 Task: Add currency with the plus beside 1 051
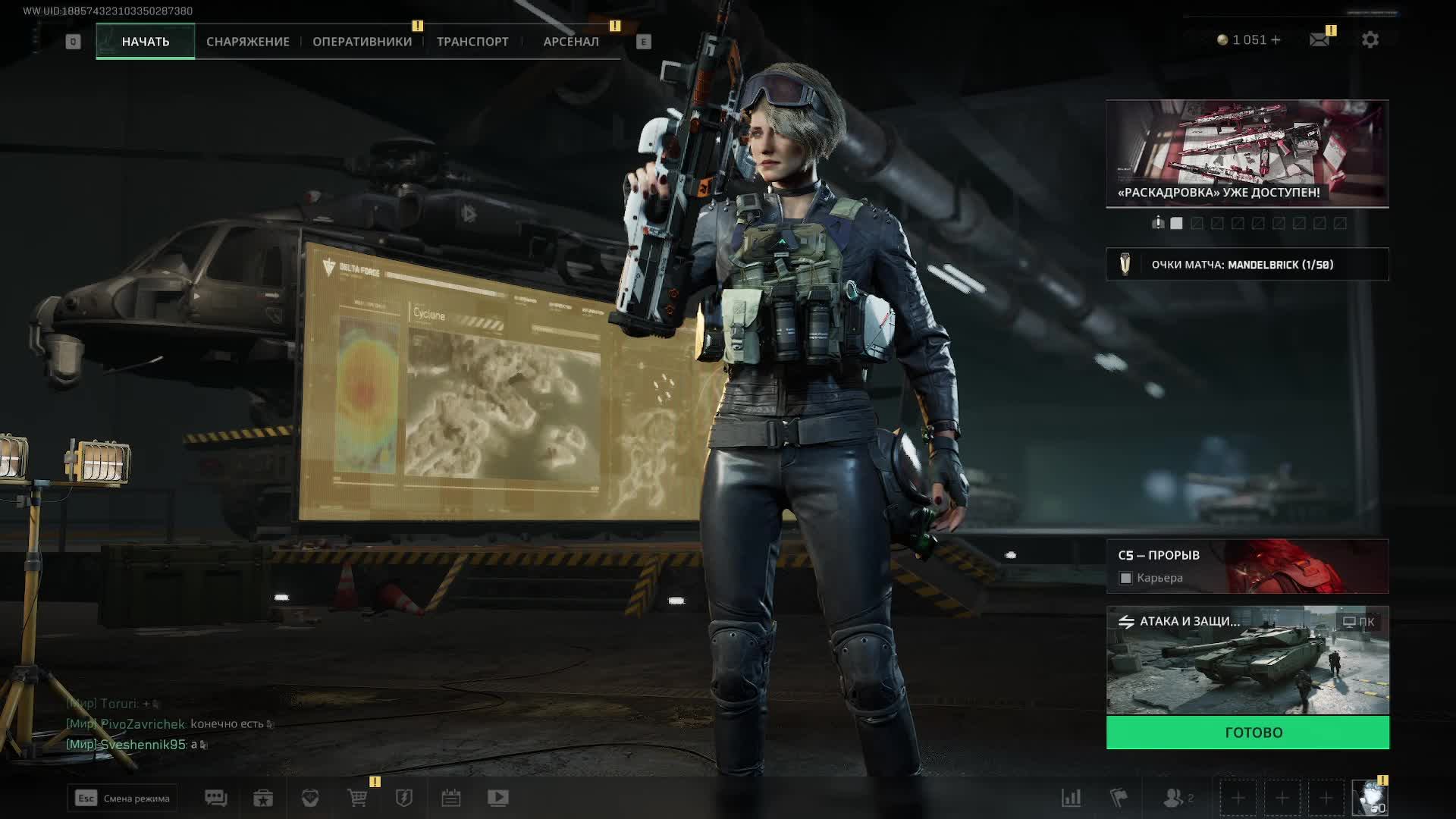pyautogui.click(x=1276, y=39)
